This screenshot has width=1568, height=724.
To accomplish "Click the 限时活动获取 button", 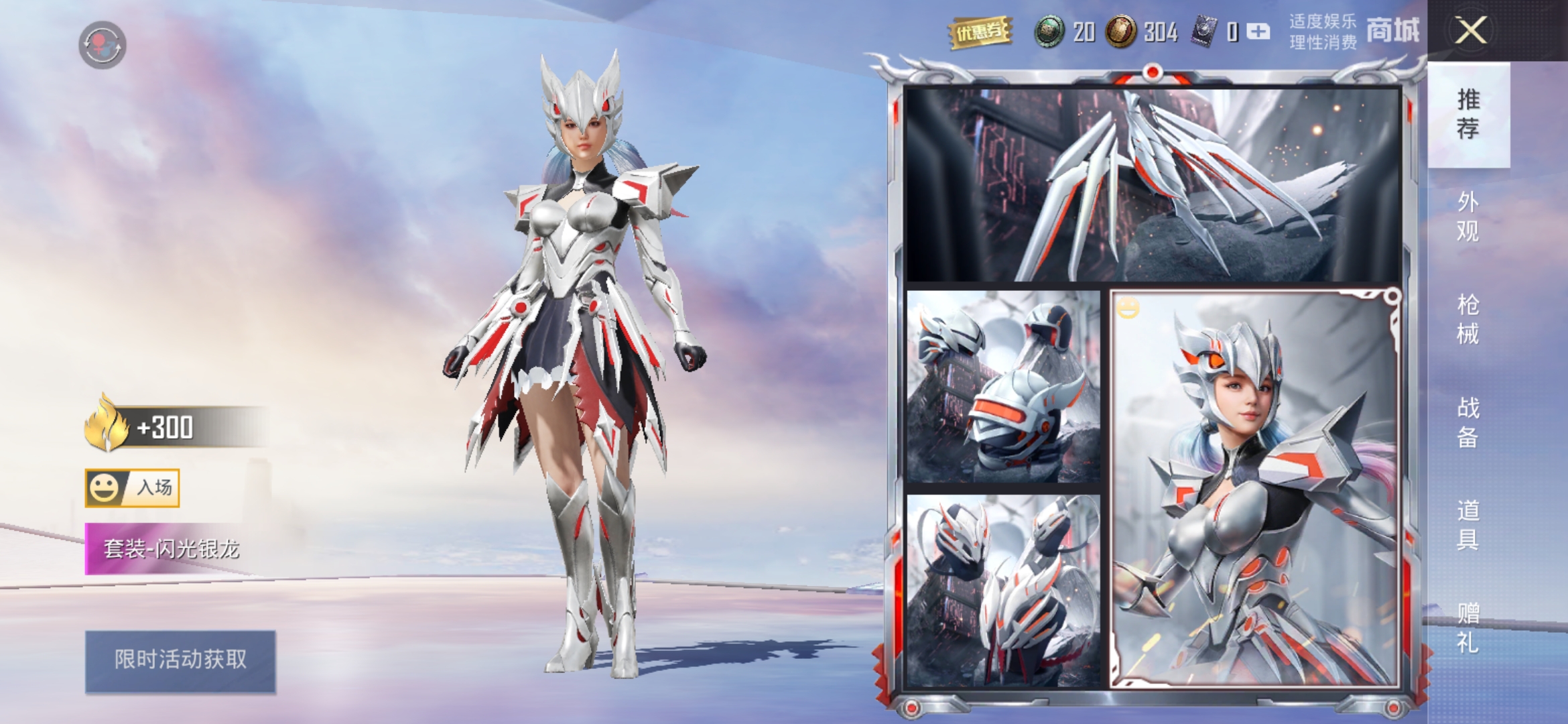I will click(180, 660).
